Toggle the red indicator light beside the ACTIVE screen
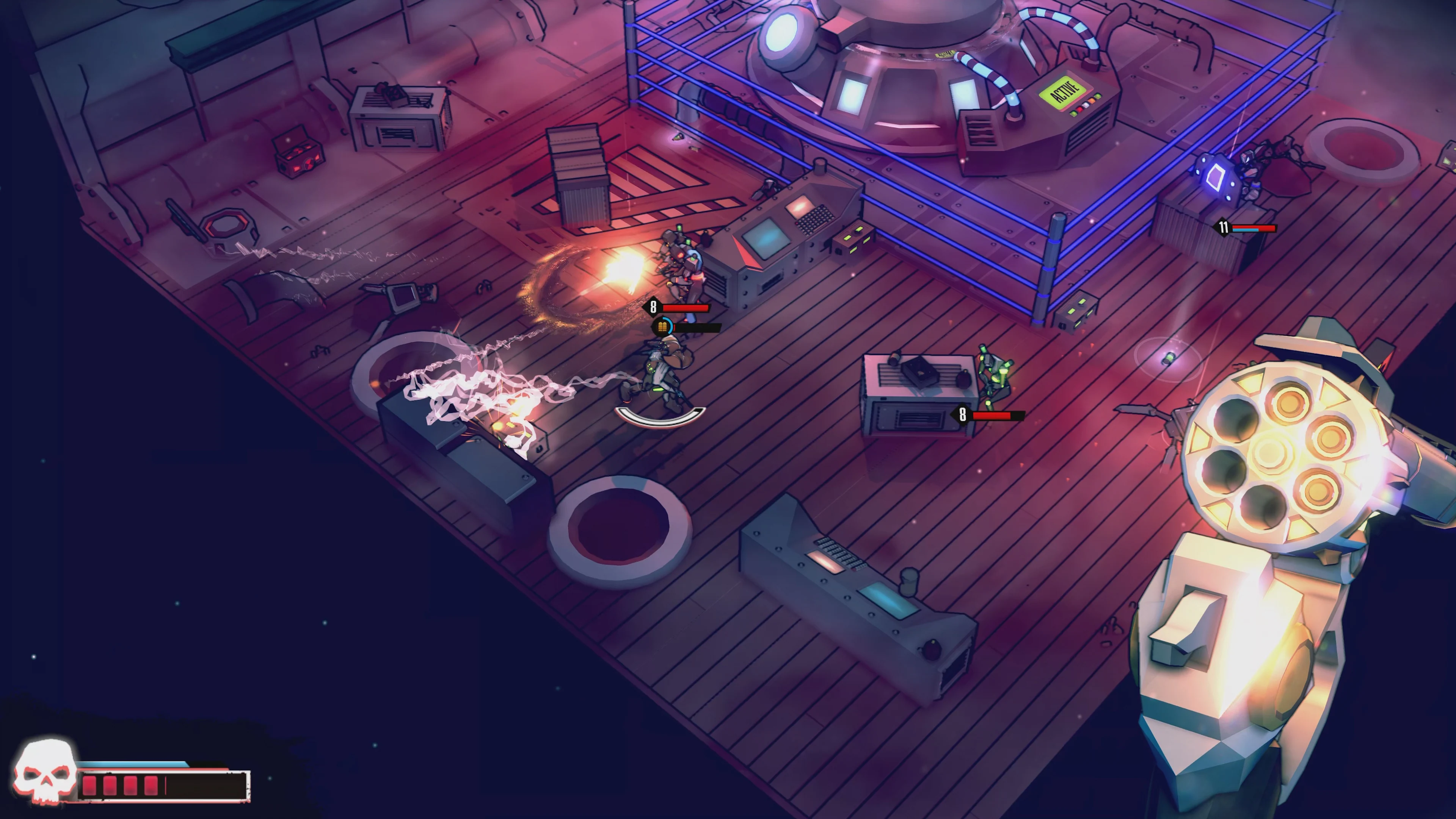 (1079, 109)
